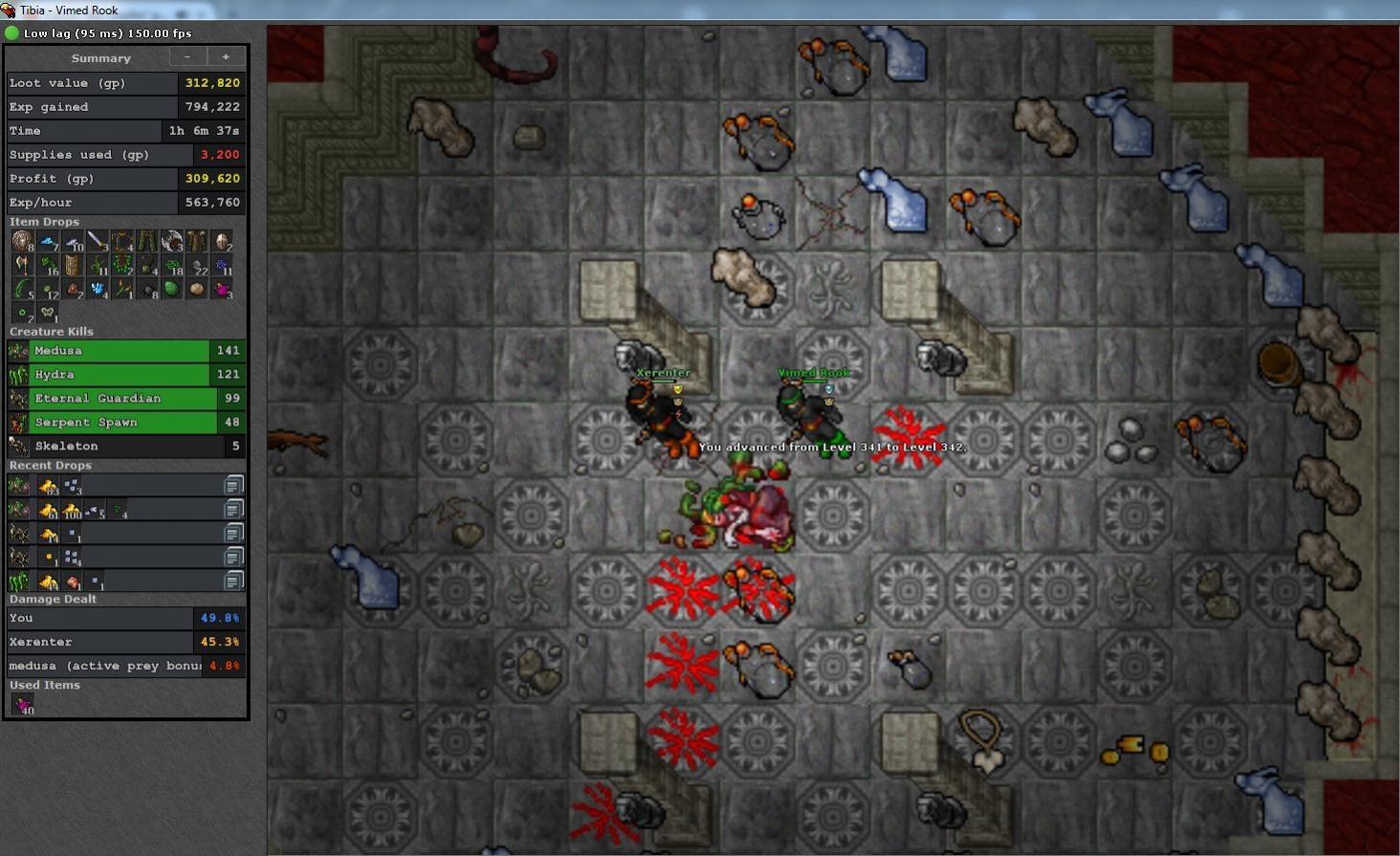Click the plus button beside Summary
The image size is (1400, 856).
(x=226, y=57)
